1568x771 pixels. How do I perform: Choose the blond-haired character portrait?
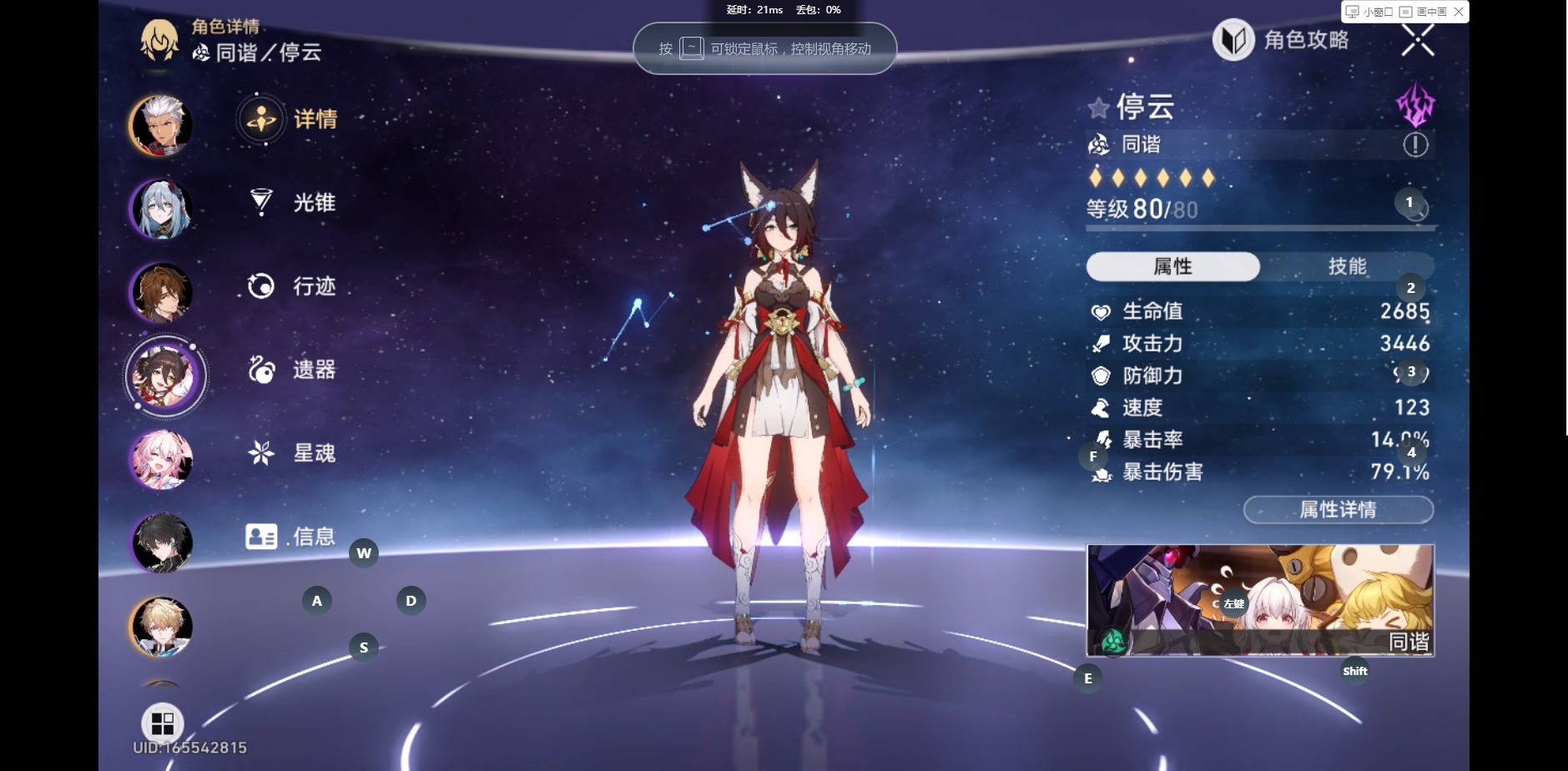click(162, 626)
